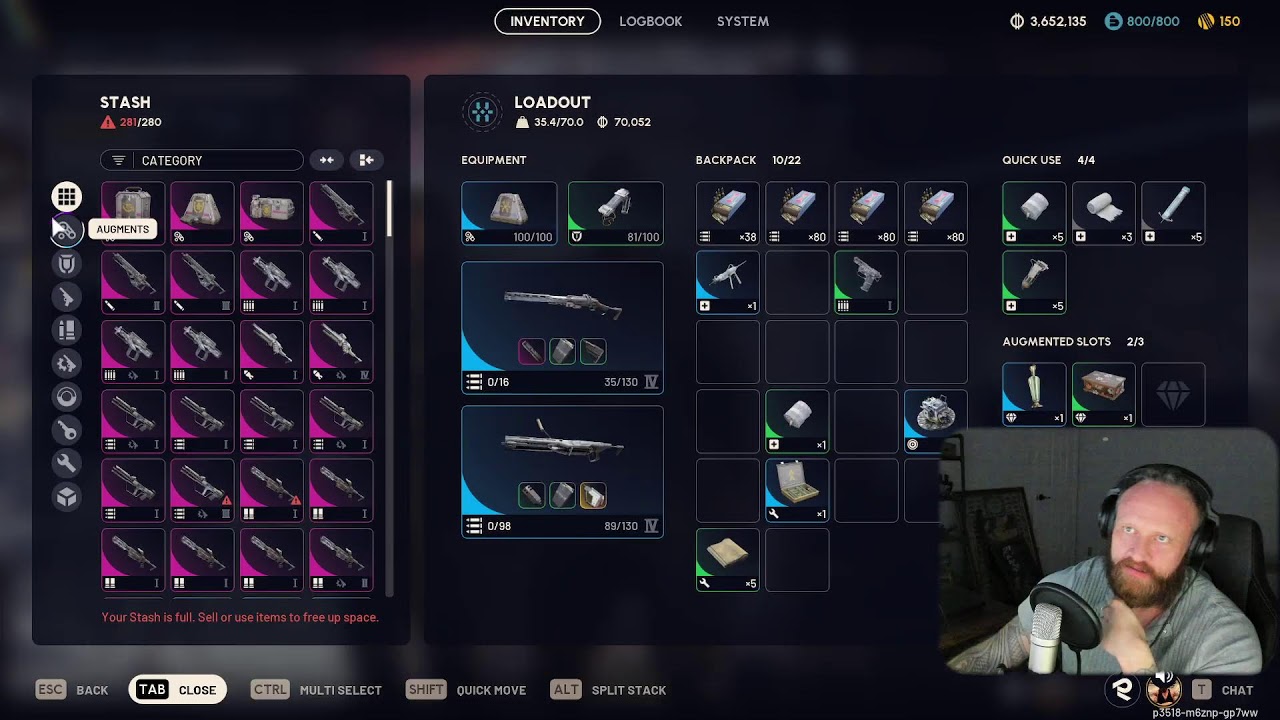The image size is (1280, 720).
Task: Select the x3 bandage roll quick-use slot
Action: tap(1103, 213)
